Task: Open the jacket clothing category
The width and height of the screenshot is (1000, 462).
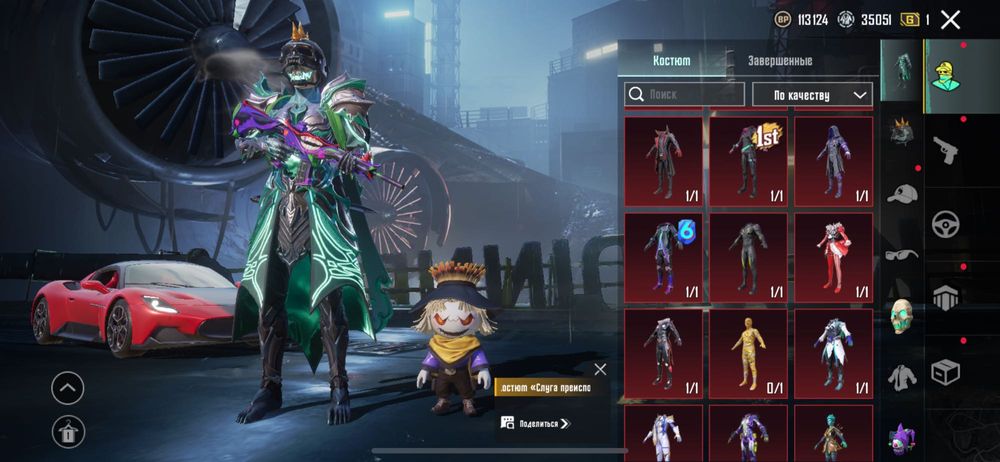Action: (902, 376)
